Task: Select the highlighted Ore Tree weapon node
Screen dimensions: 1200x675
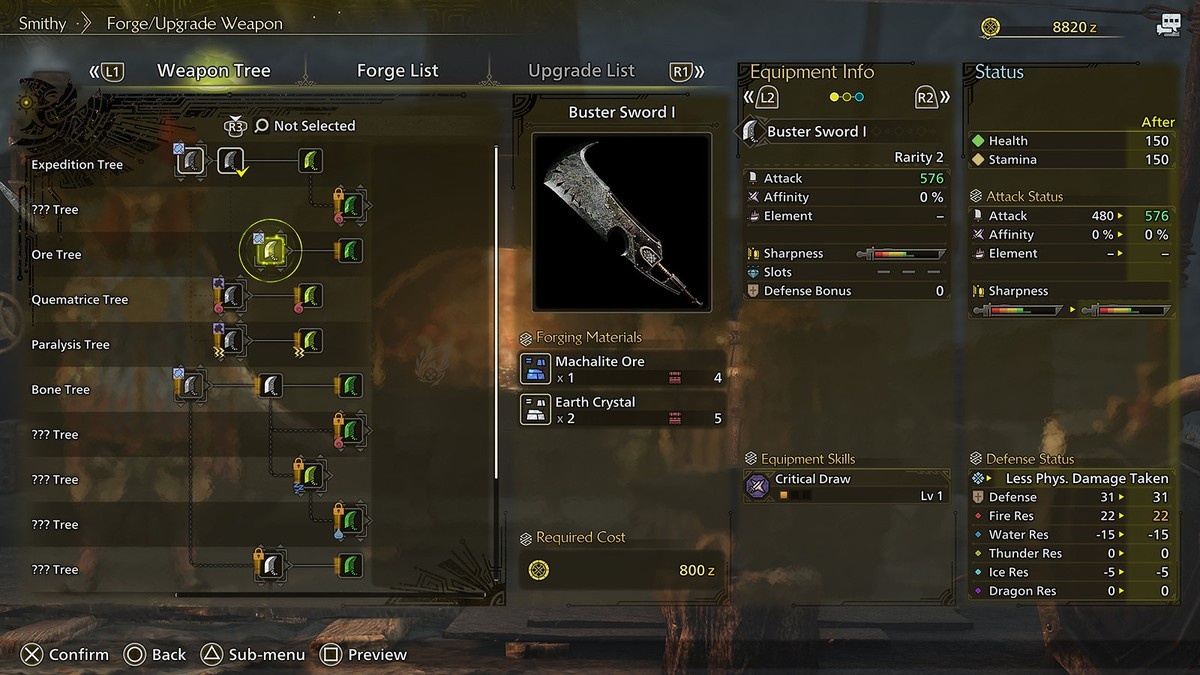Action: click(270, 250)
